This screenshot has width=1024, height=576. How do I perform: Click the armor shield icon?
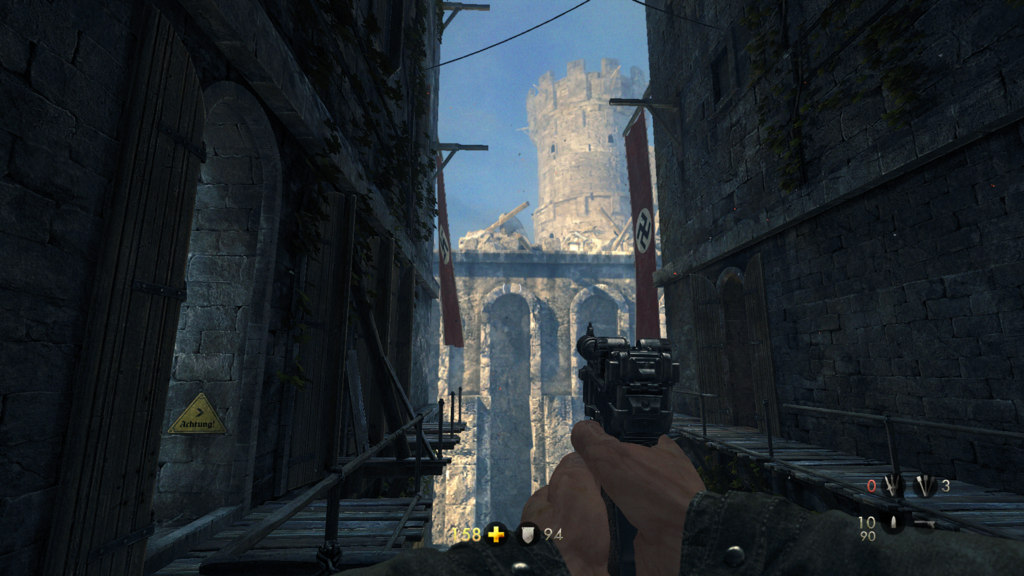(x=527, y=534)
